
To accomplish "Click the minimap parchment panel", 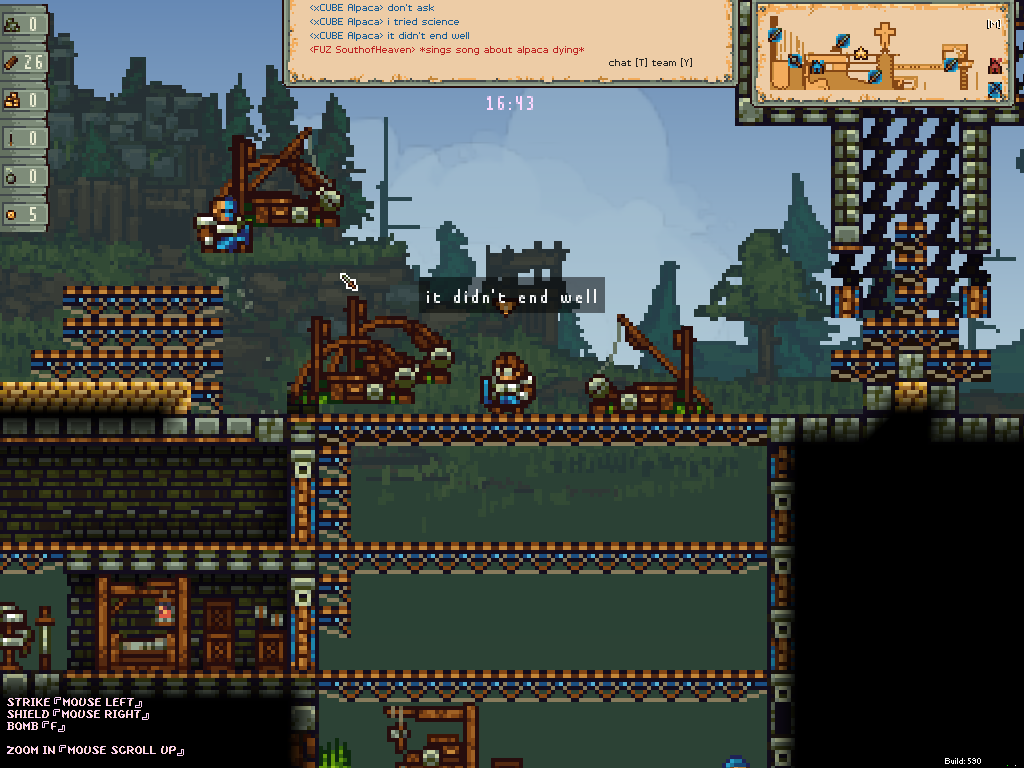I will 880,52.
